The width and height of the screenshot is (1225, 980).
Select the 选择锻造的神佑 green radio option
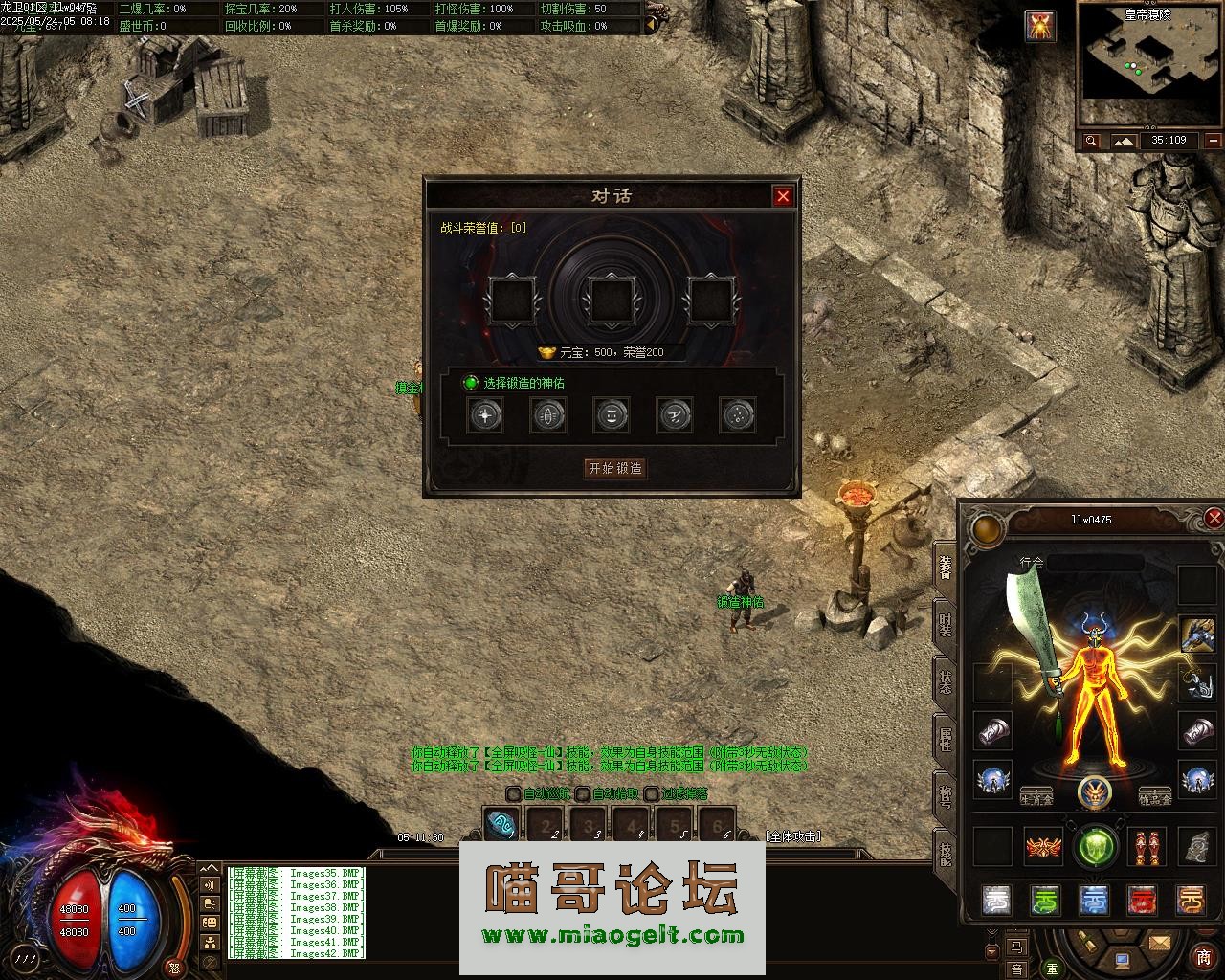[x=471, y=383]
